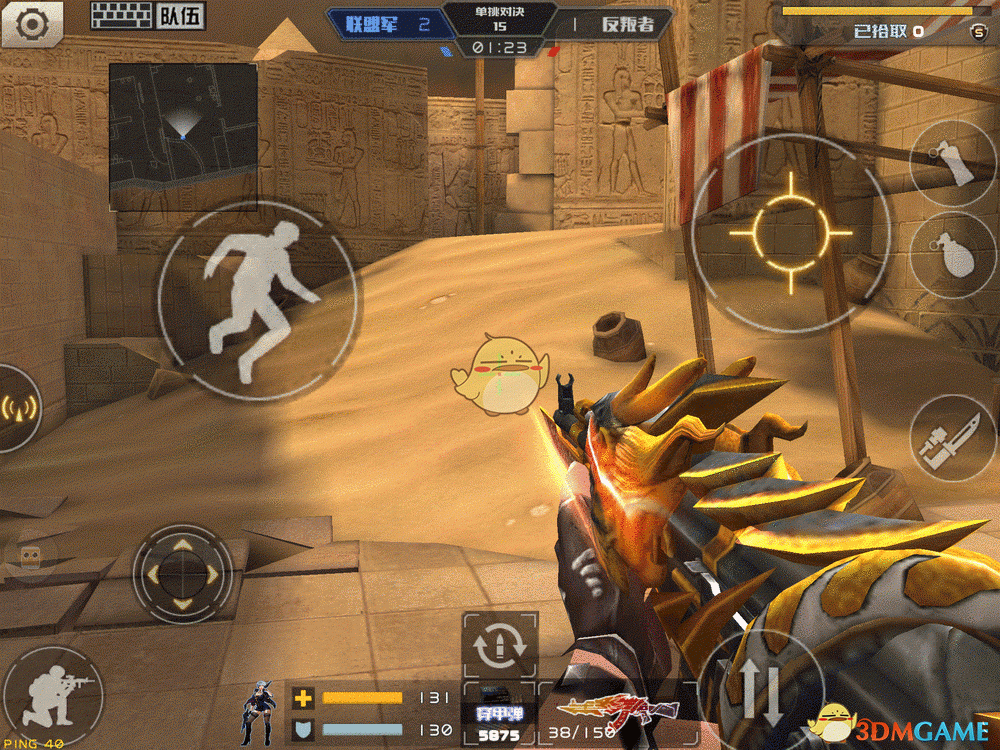
Task: Click the small emoji face icon
Action: click(x=30, y=560)
